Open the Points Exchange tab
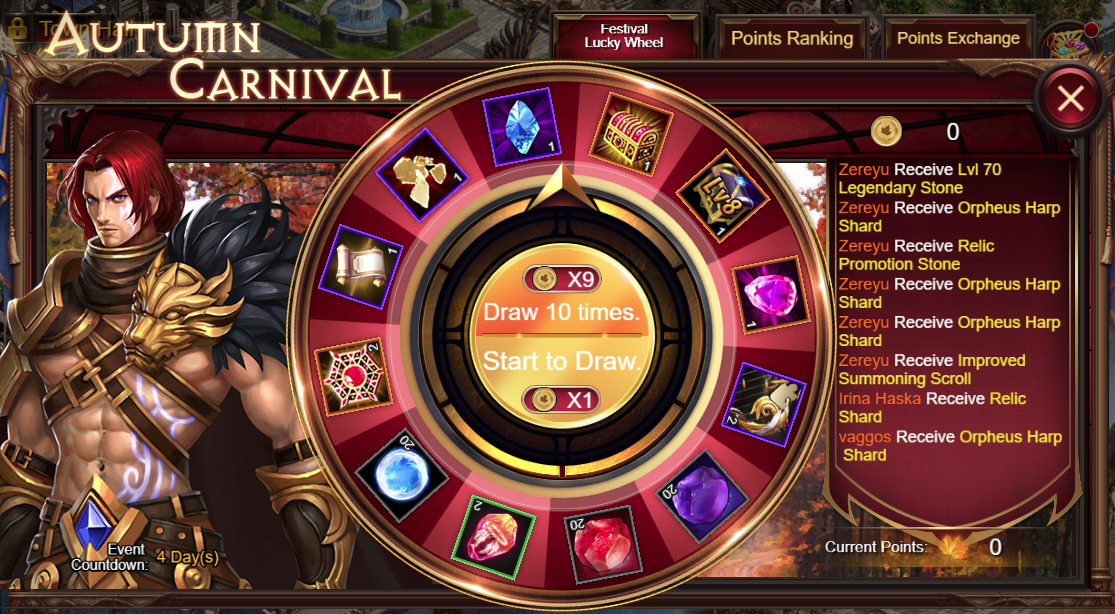Image resolution: width=1115 pixels, height=614 pixels. 957,39
